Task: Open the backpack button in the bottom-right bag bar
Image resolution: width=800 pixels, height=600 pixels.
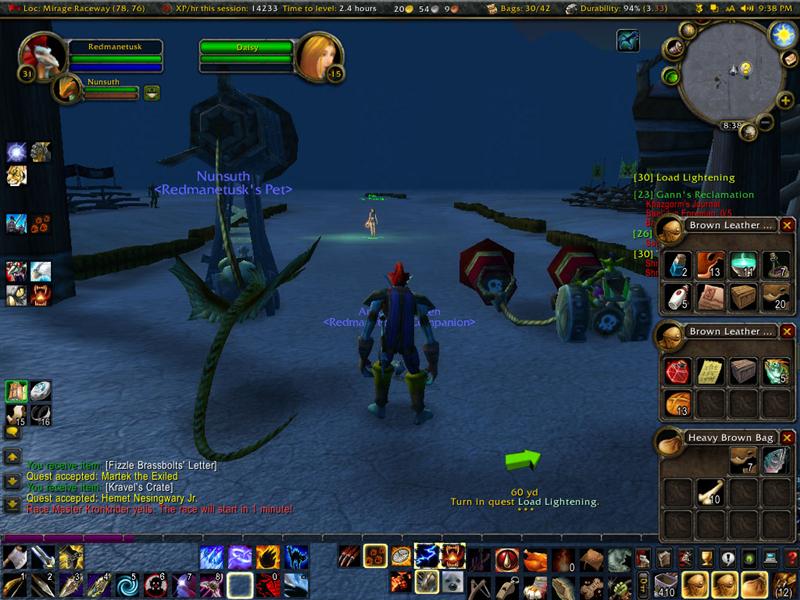Action: pos(783,585)
